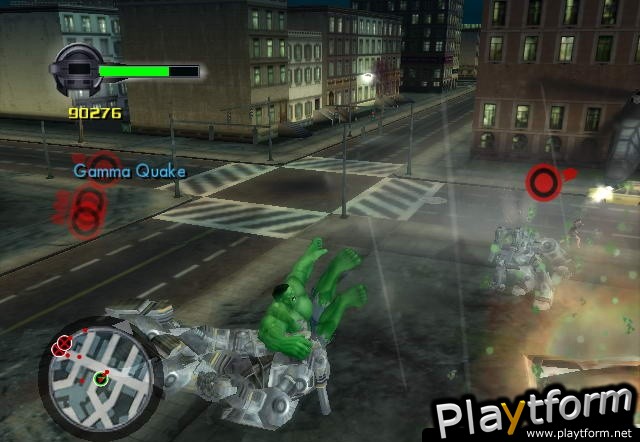Click the red enemy target marker
This screenshot has height=442, width=640.
click(543, 180)
